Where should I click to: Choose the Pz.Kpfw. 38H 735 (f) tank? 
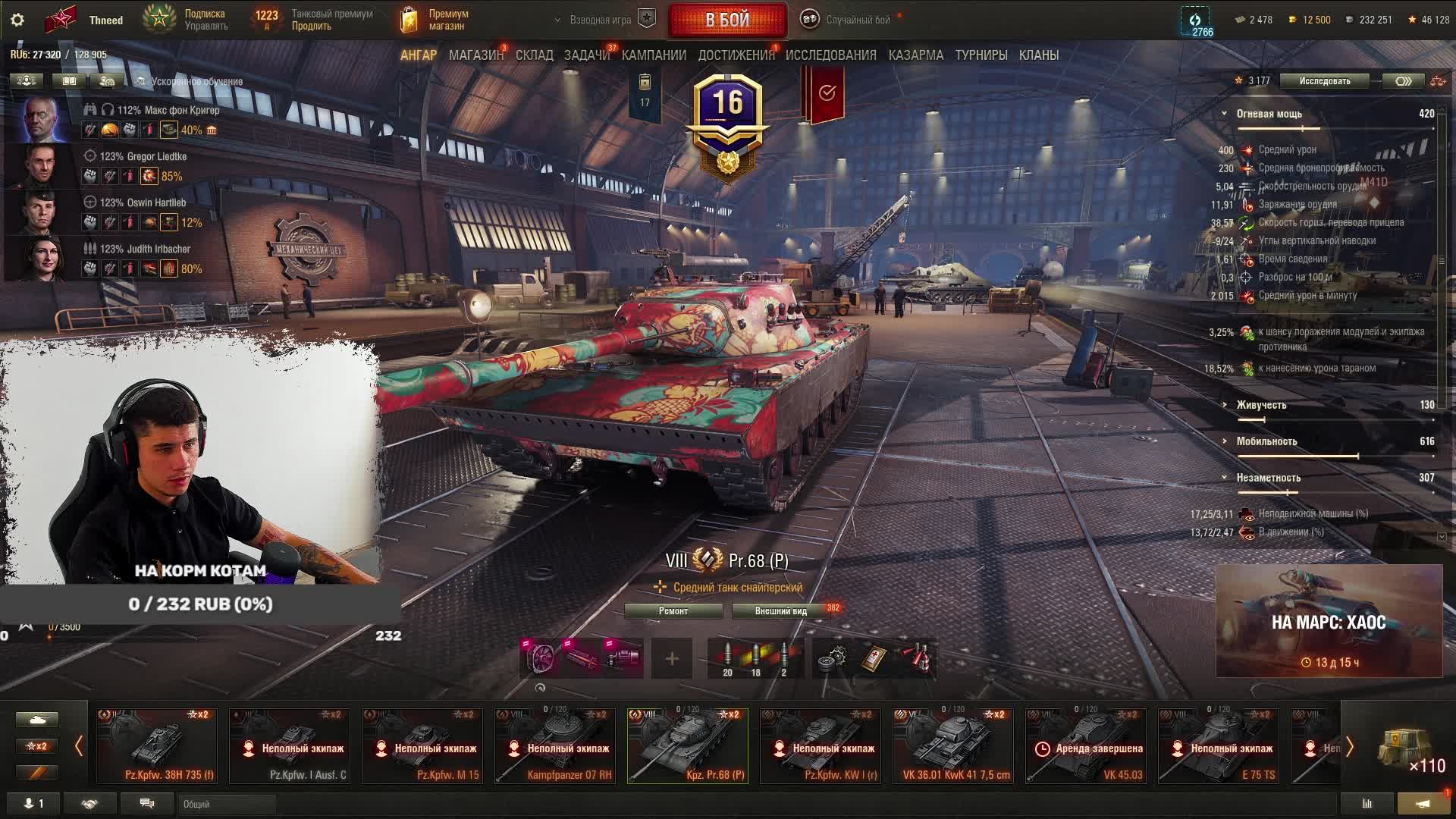coord(156,746)
